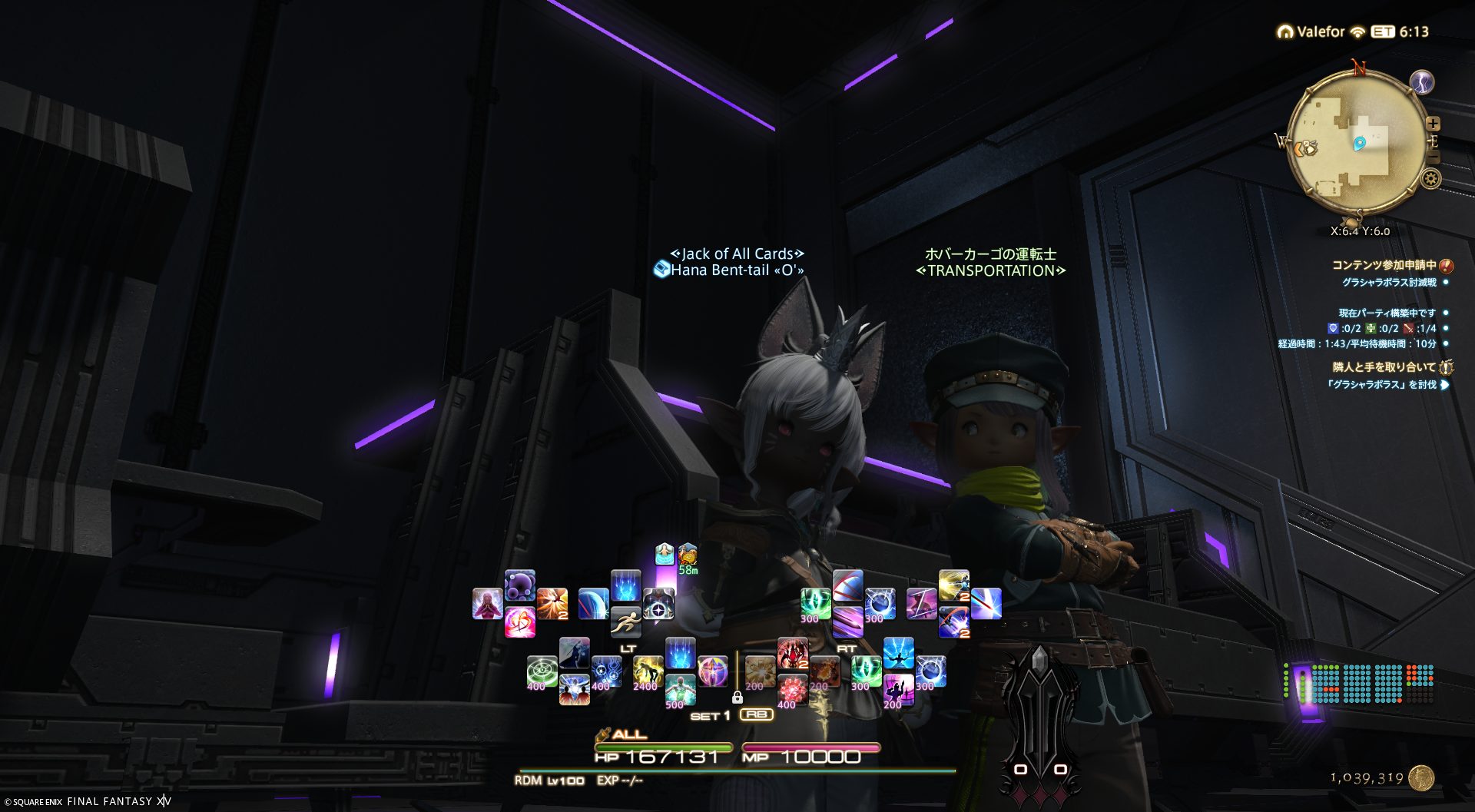Use the pink starburst circle ability

coord(712,672)
